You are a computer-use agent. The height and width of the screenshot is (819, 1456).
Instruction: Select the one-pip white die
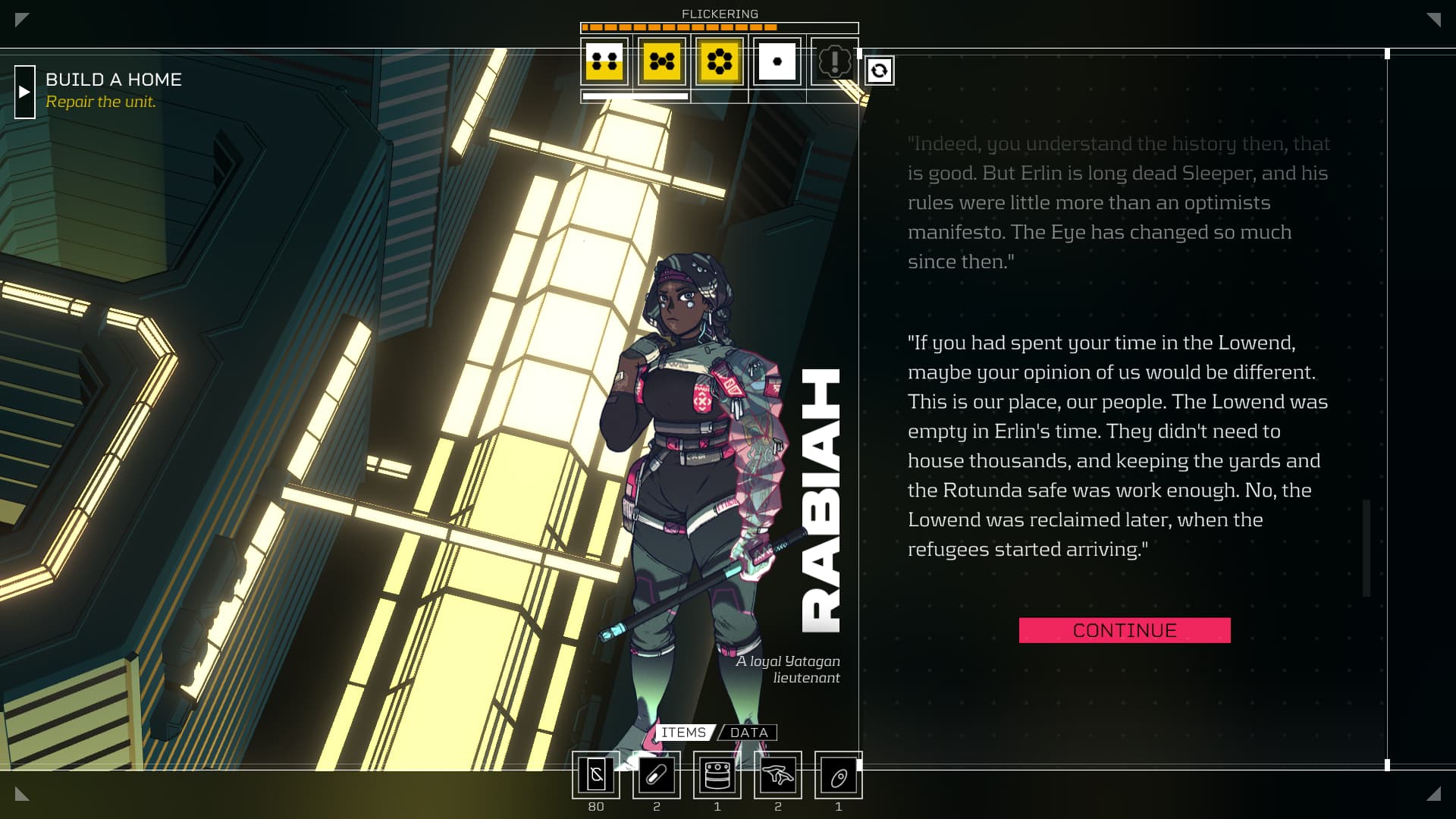777,61
